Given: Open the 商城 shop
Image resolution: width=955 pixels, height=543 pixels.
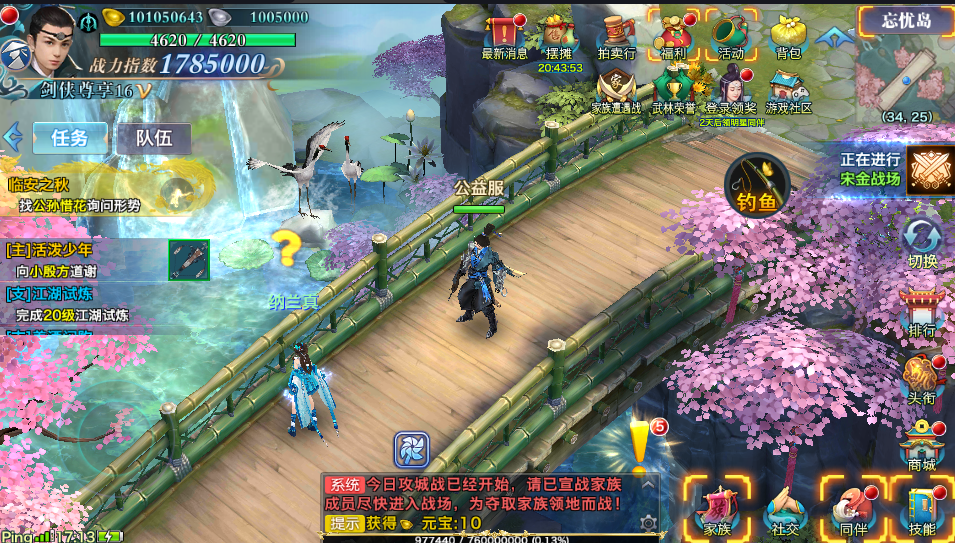Looking at the screenshot, I should [x=922, y=444].
